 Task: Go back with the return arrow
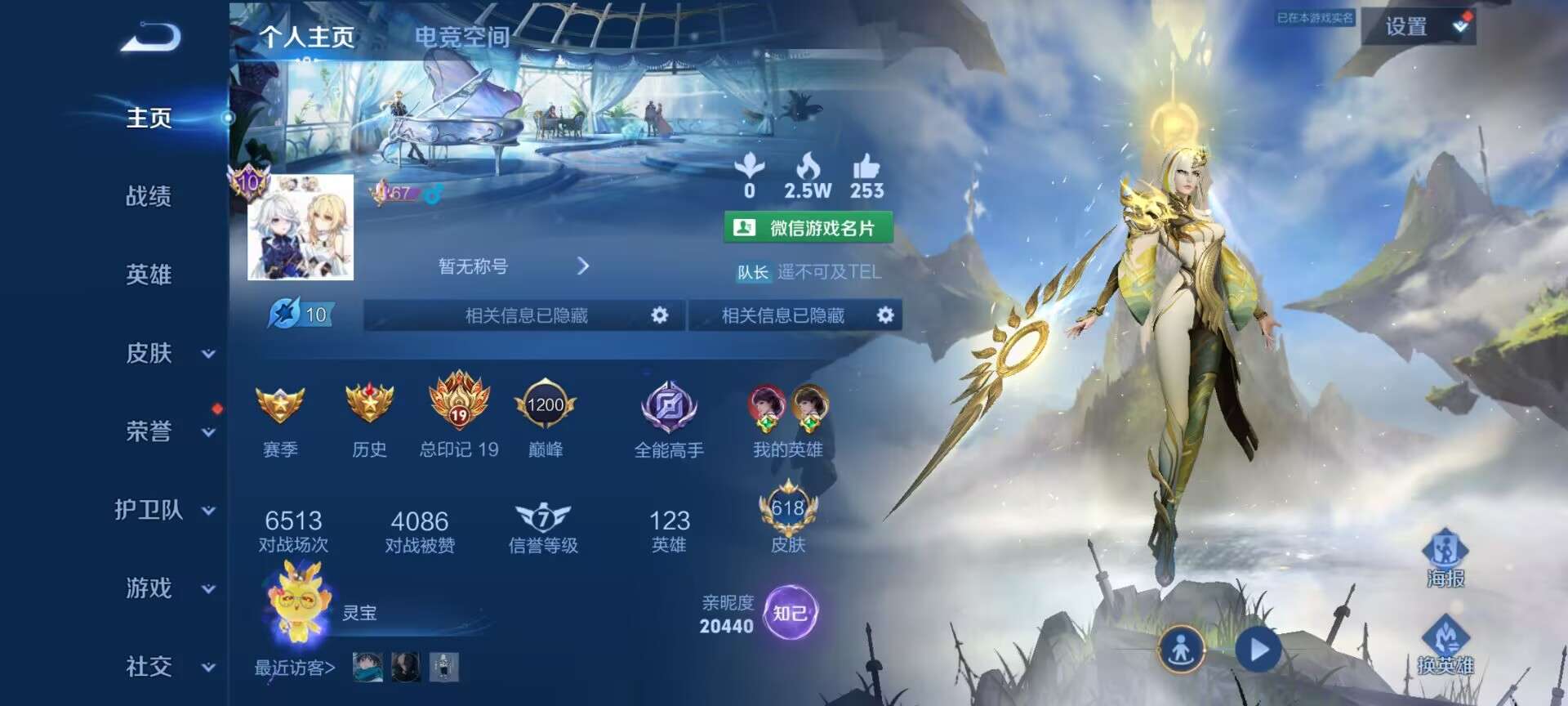pyautogui.click(x=151, y=38)
